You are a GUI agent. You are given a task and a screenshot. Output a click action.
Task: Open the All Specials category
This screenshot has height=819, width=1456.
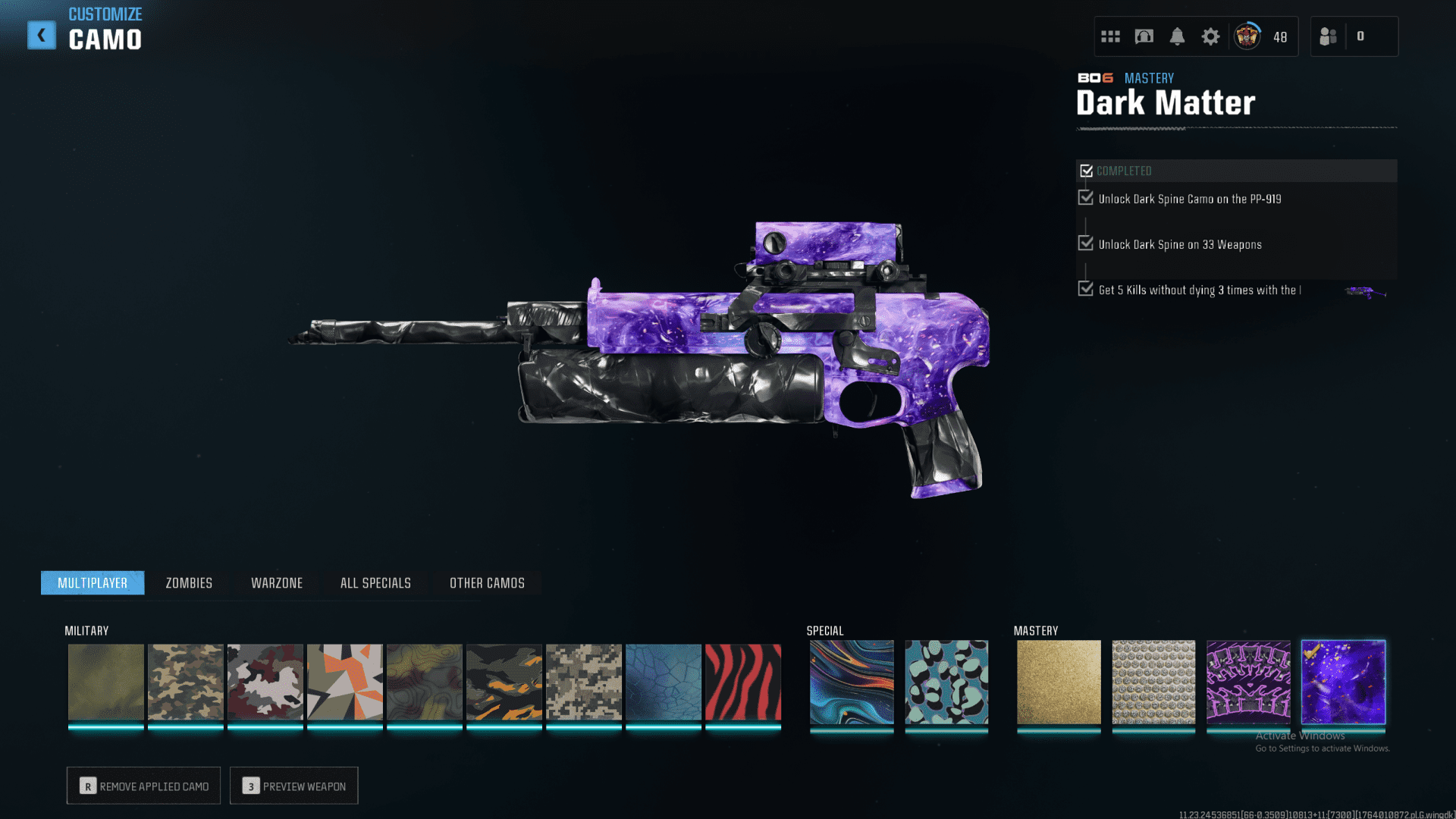(x=375, y=582)
